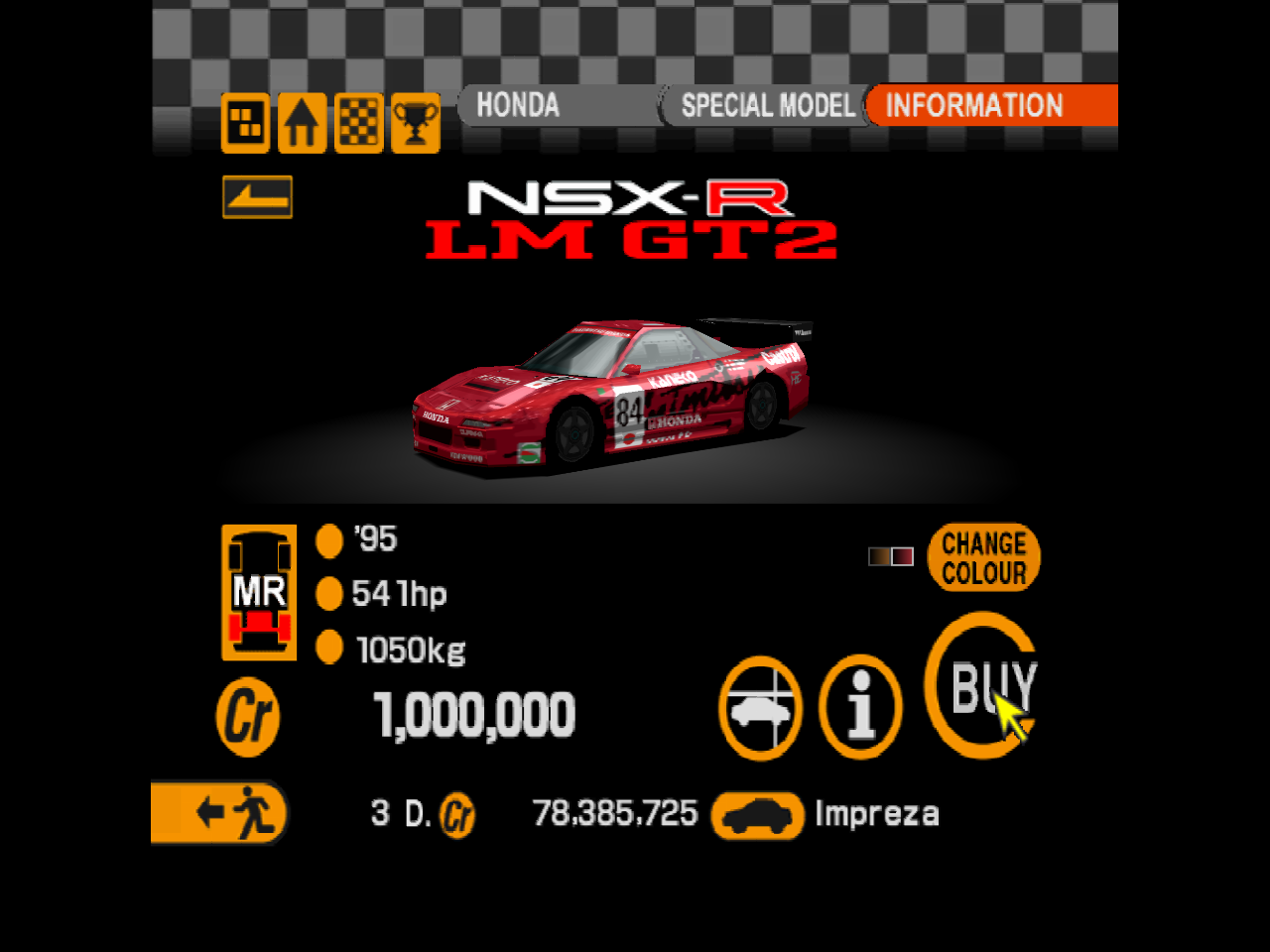Click the Cr credits coin icon
Image resolution: width=1270 pixels, height=952 pixels.
point(247,716)
